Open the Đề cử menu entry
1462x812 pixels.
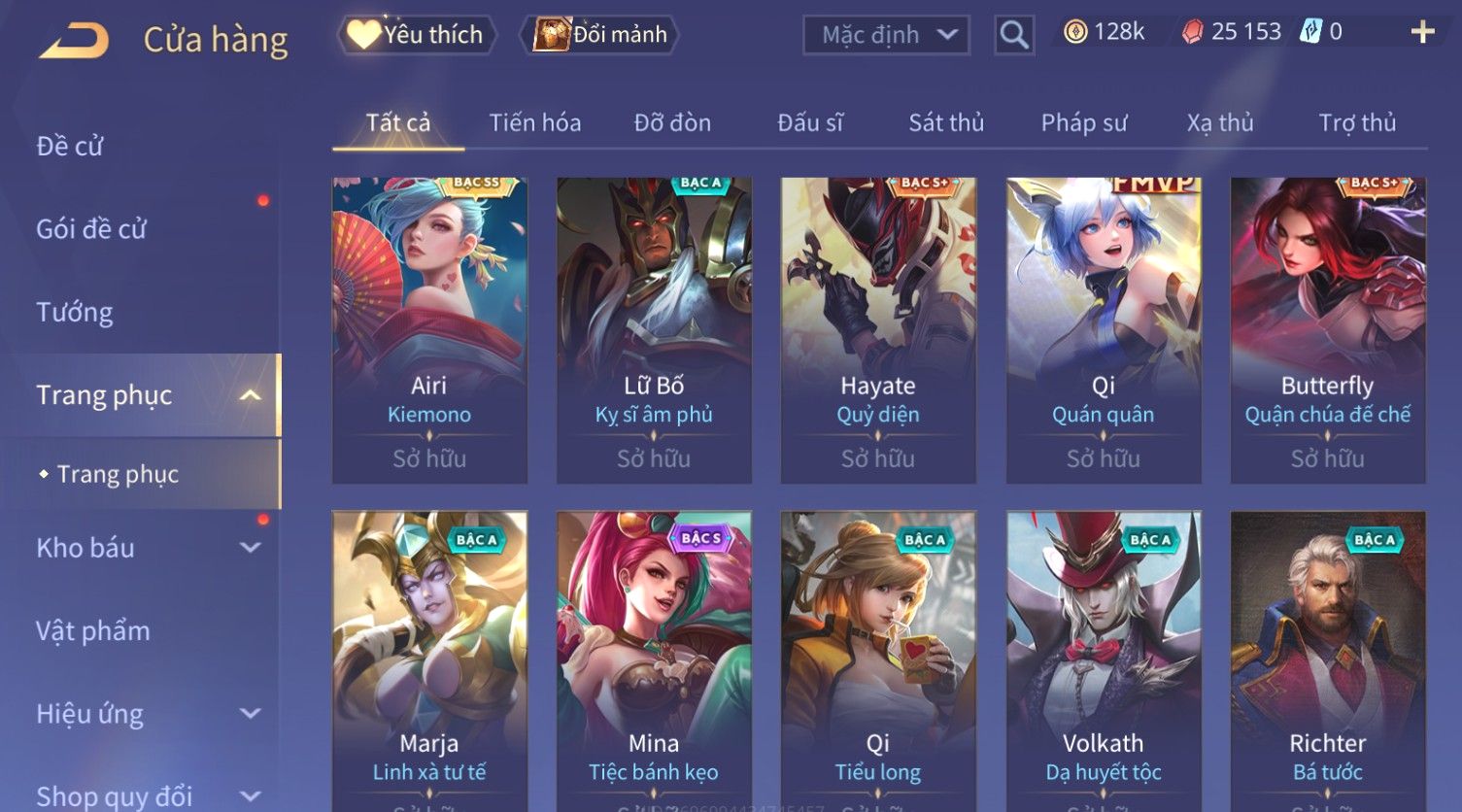70,146
